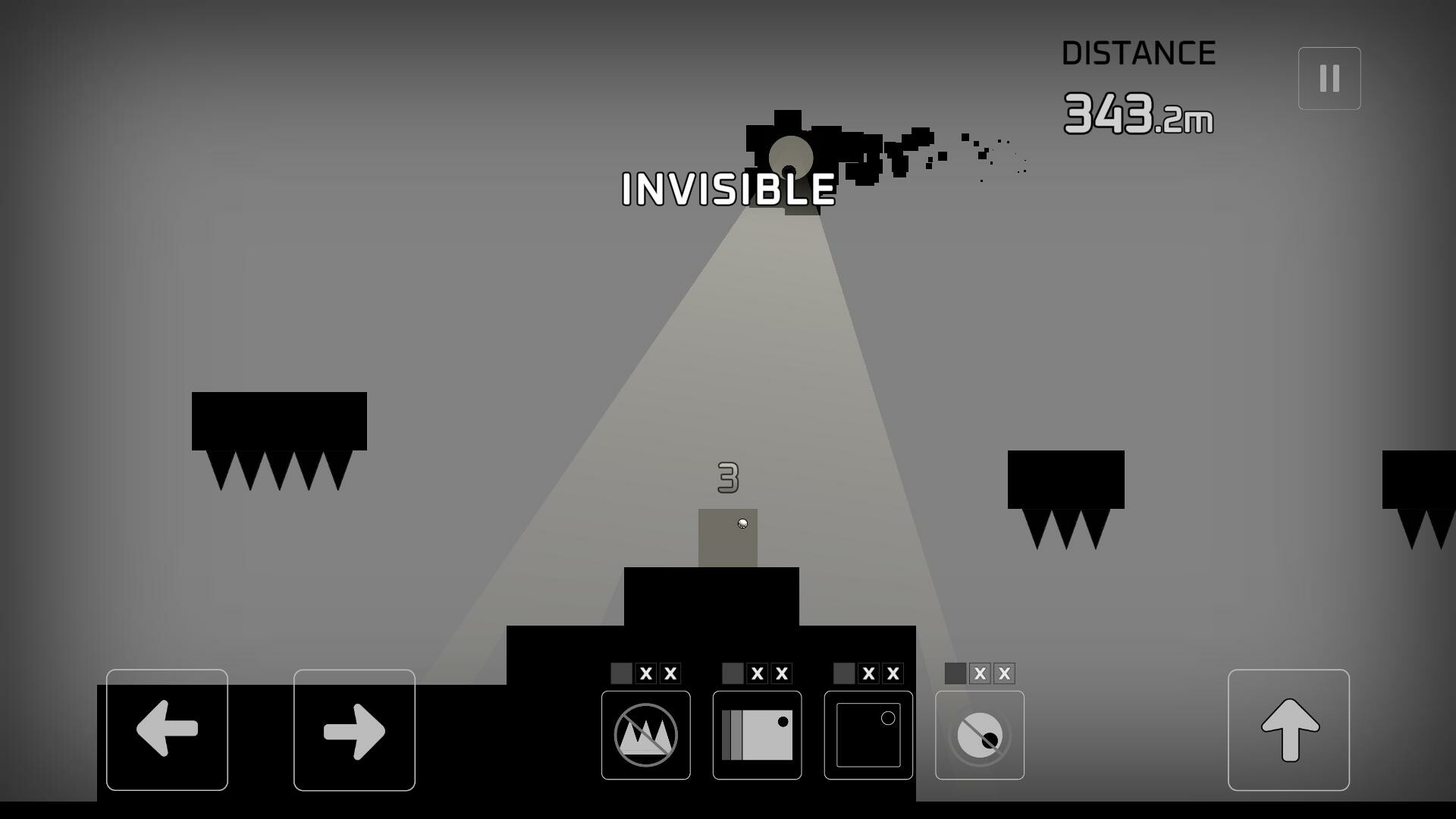Tap the charge square above the platform power-up
Image resolution: width=1456 pixels, height=819 pixels.
(x=733, y=673)
